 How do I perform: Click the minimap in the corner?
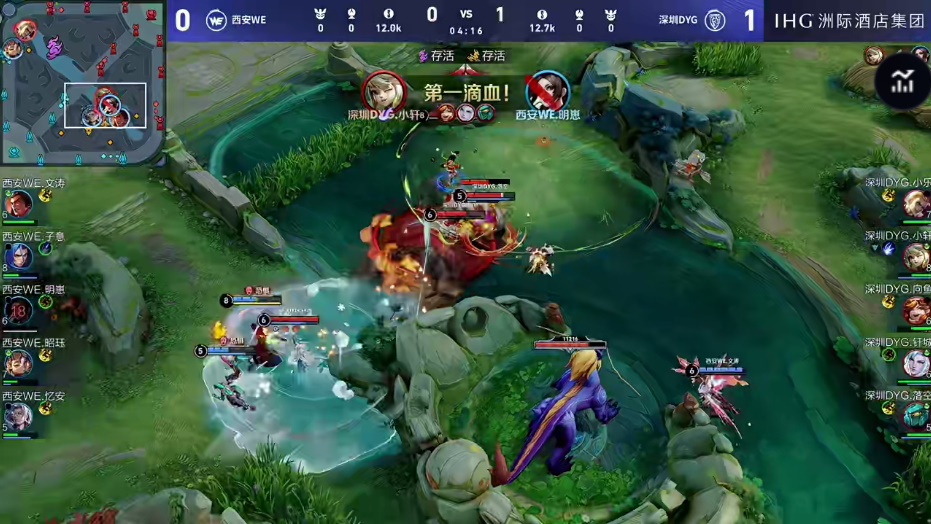pyautogui.click(x=82, y=82)
